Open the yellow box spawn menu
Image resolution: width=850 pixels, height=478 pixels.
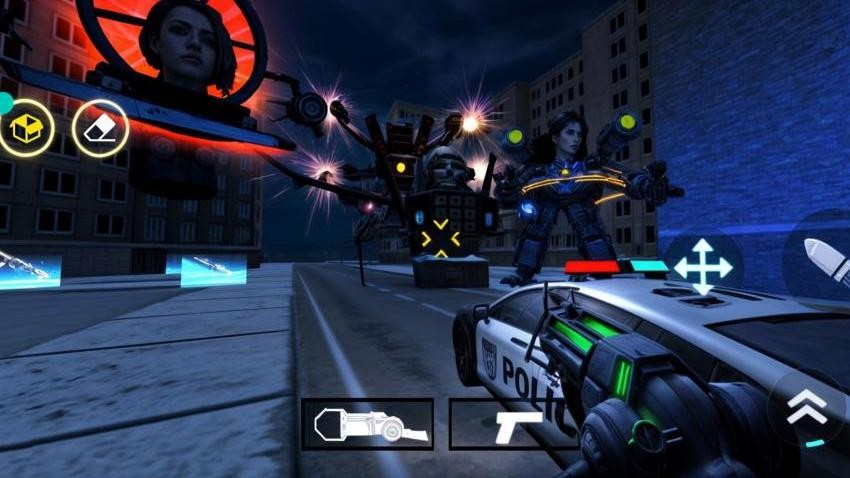click(x=26, y=128)
